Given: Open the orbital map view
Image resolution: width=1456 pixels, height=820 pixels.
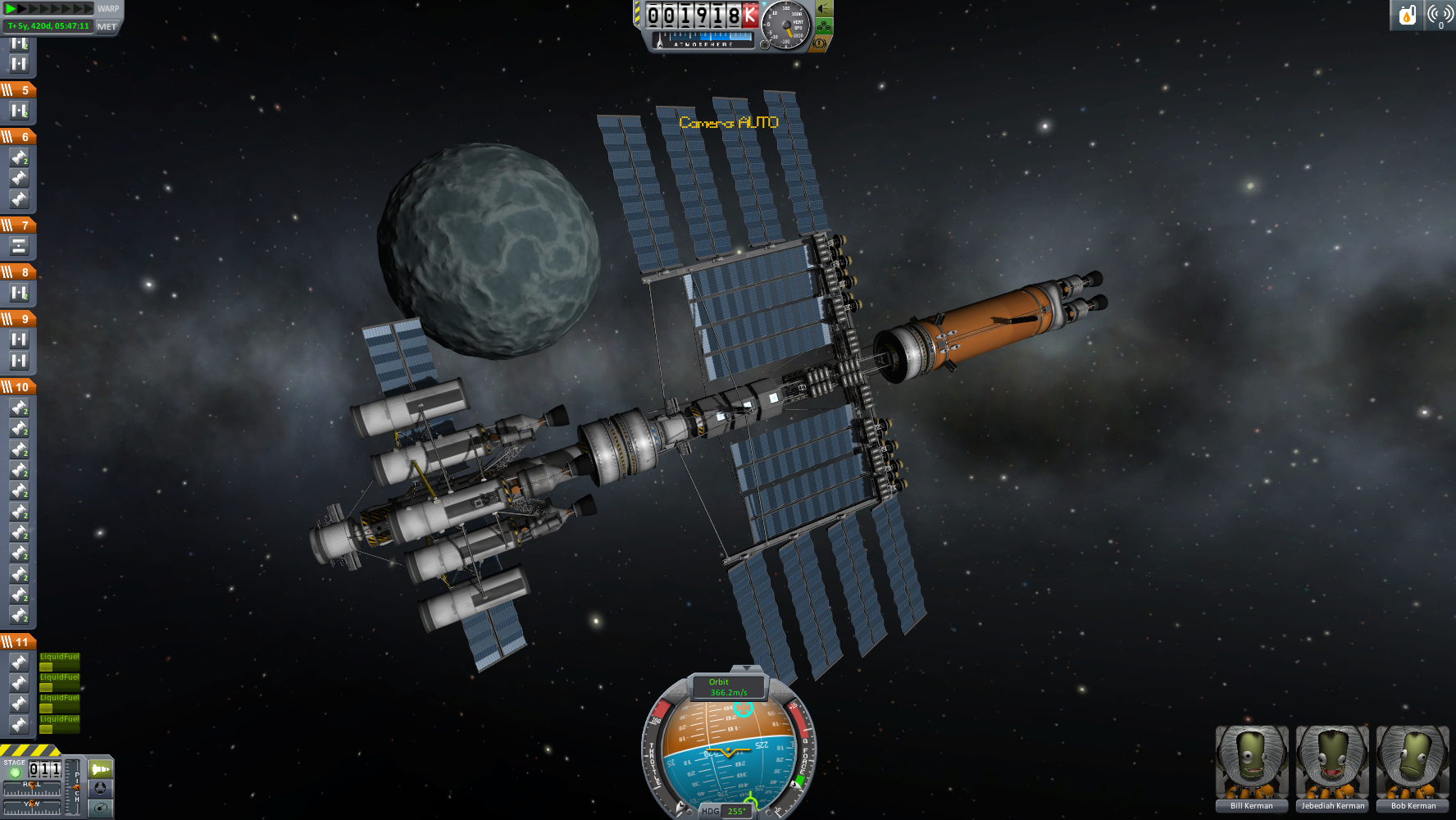Looking at the screenshot, I should coord(100,809).
